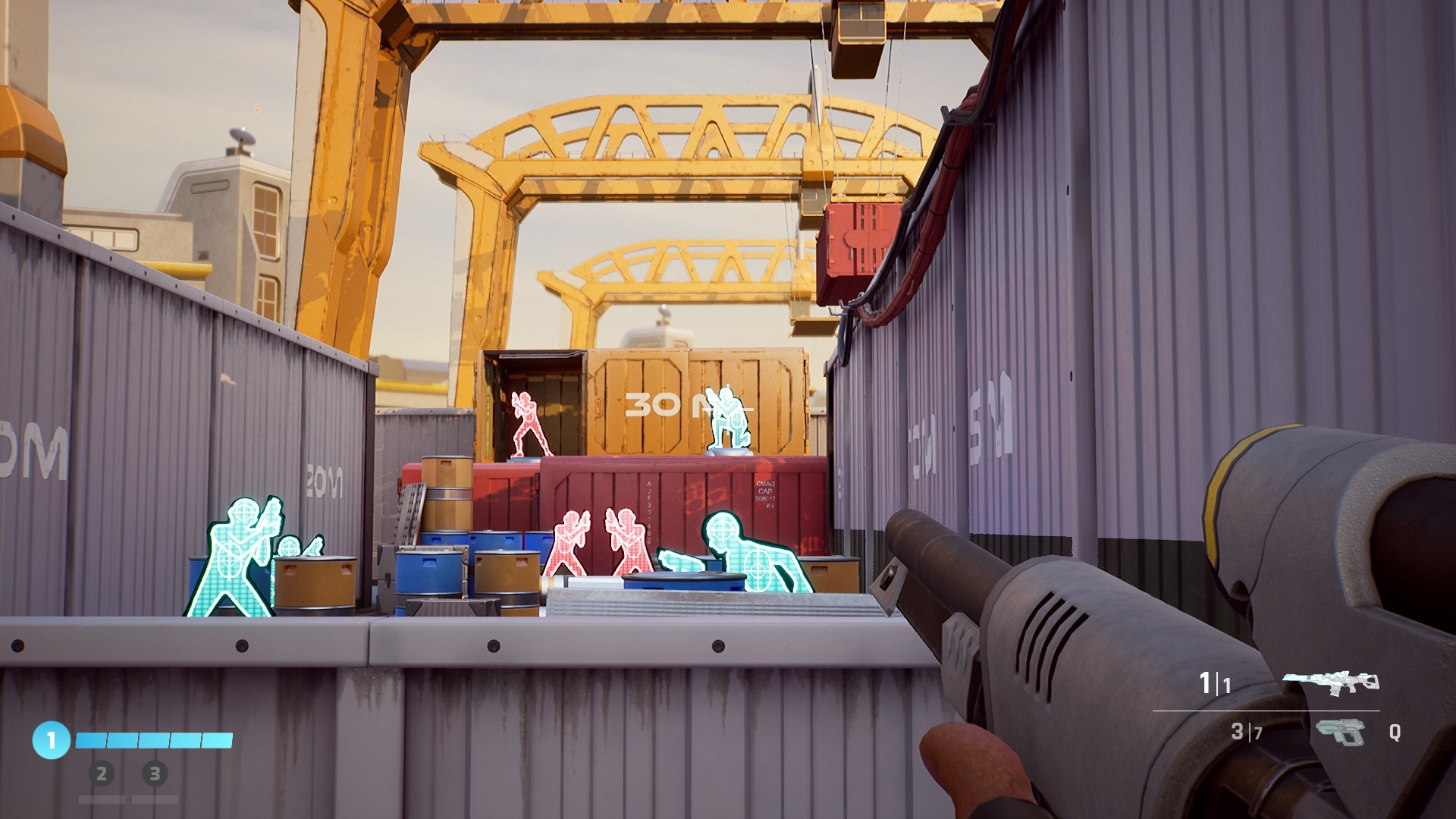Choose the greyed number 3 circle
This screenshot has height=819, width=1456.
(155, 774)
